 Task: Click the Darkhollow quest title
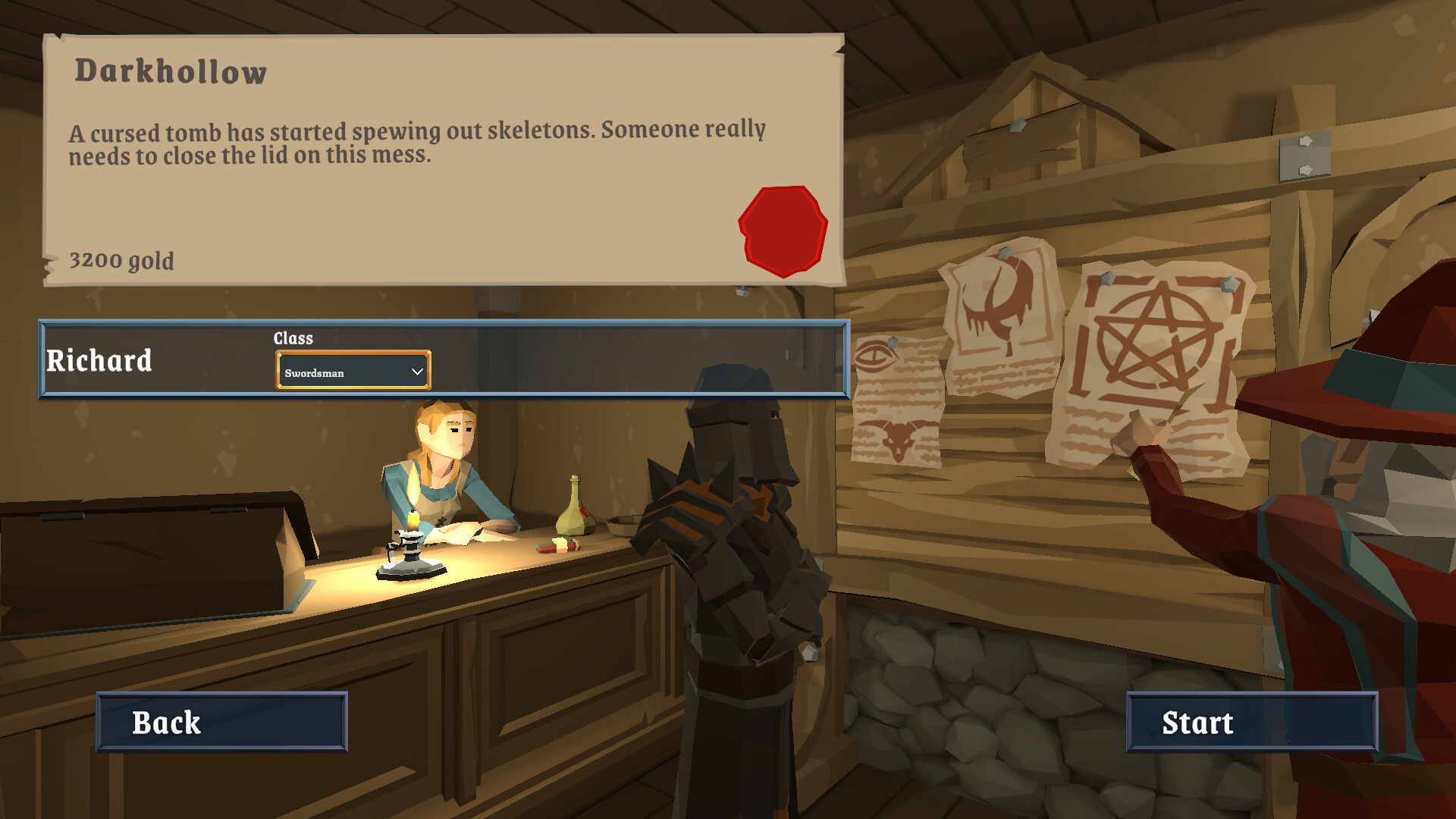(x=170, y=72)
